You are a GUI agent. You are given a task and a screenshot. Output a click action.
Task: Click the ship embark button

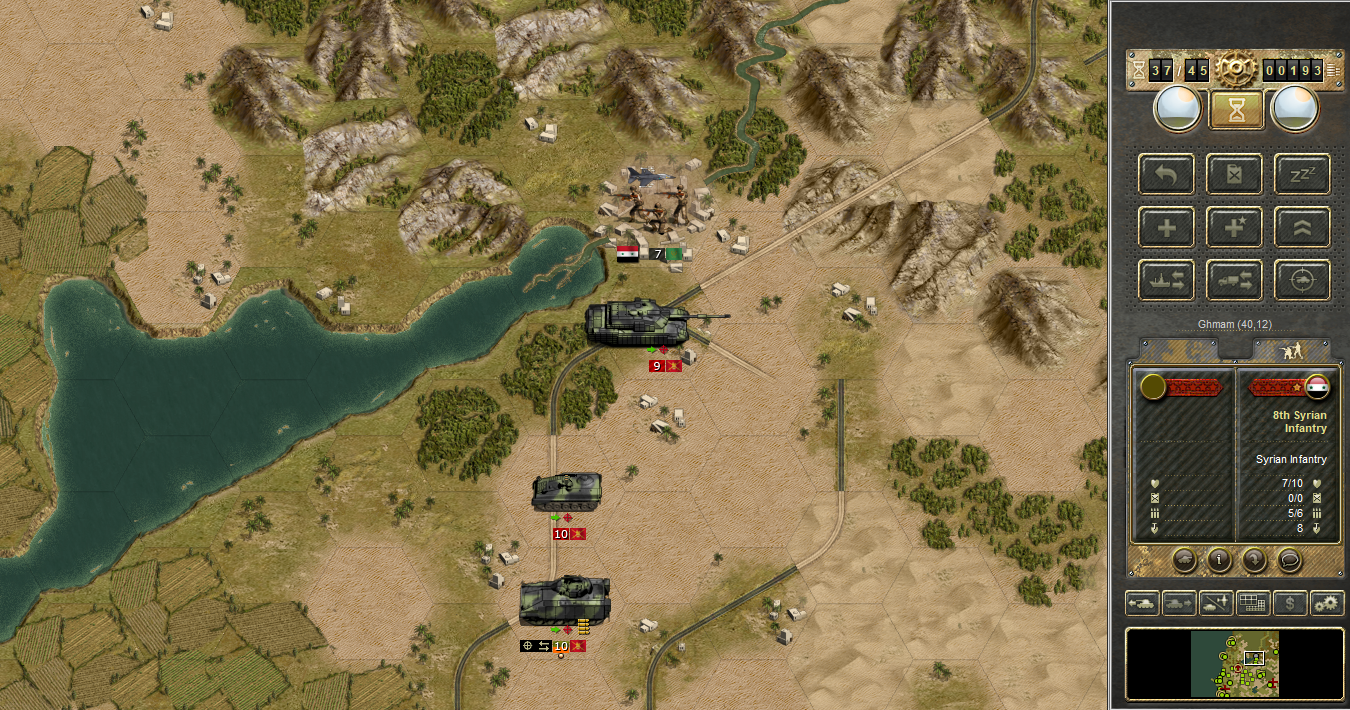point(1166,280)
